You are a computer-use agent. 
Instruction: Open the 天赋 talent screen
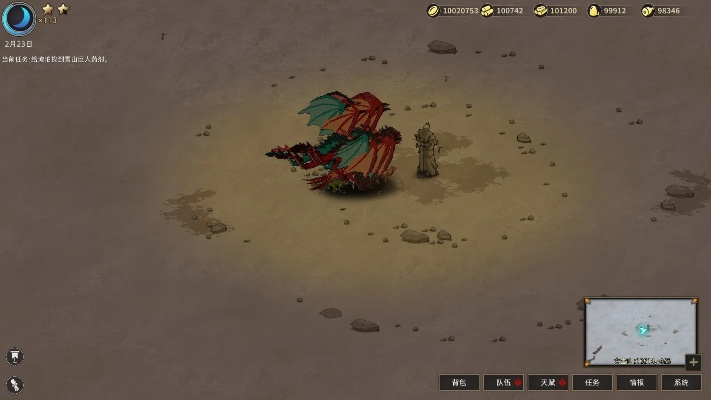click(548, 383)
